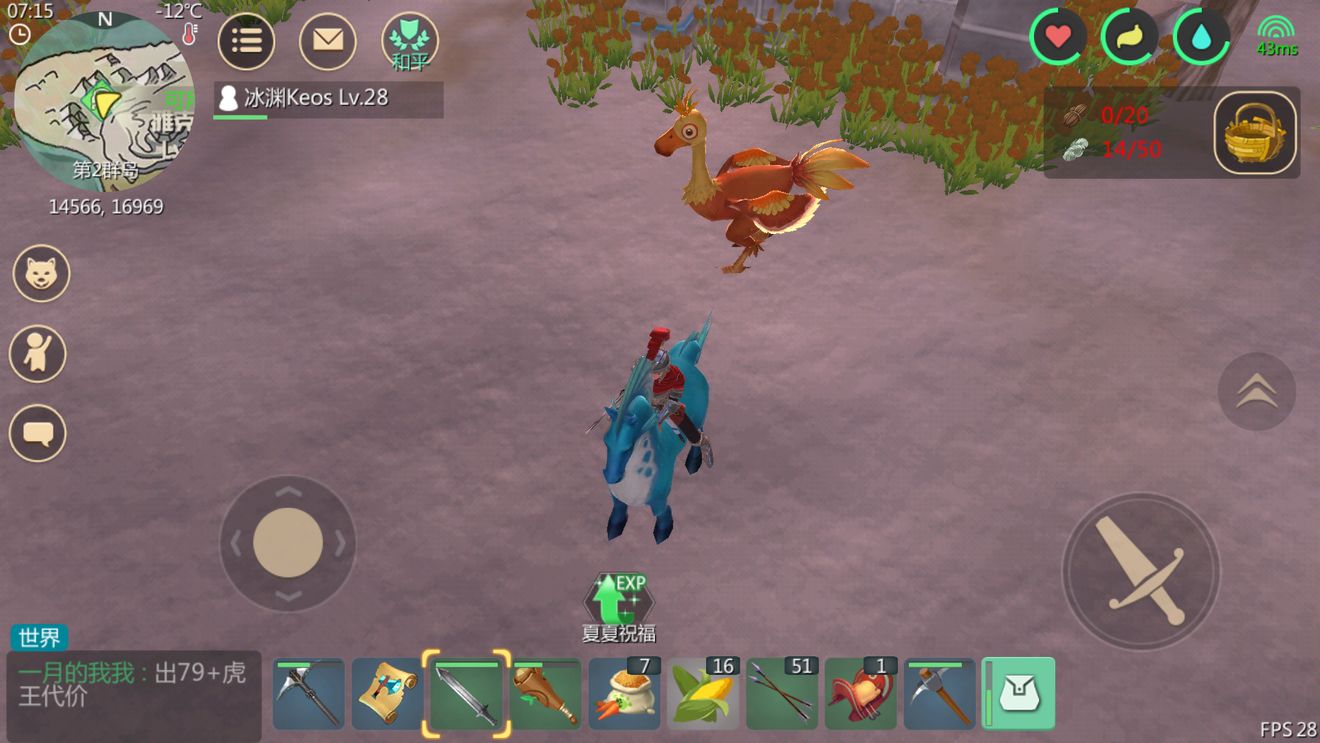Screen dimensions: 1320x743
Task: Open the main list menu button
Action: [246, 41]
